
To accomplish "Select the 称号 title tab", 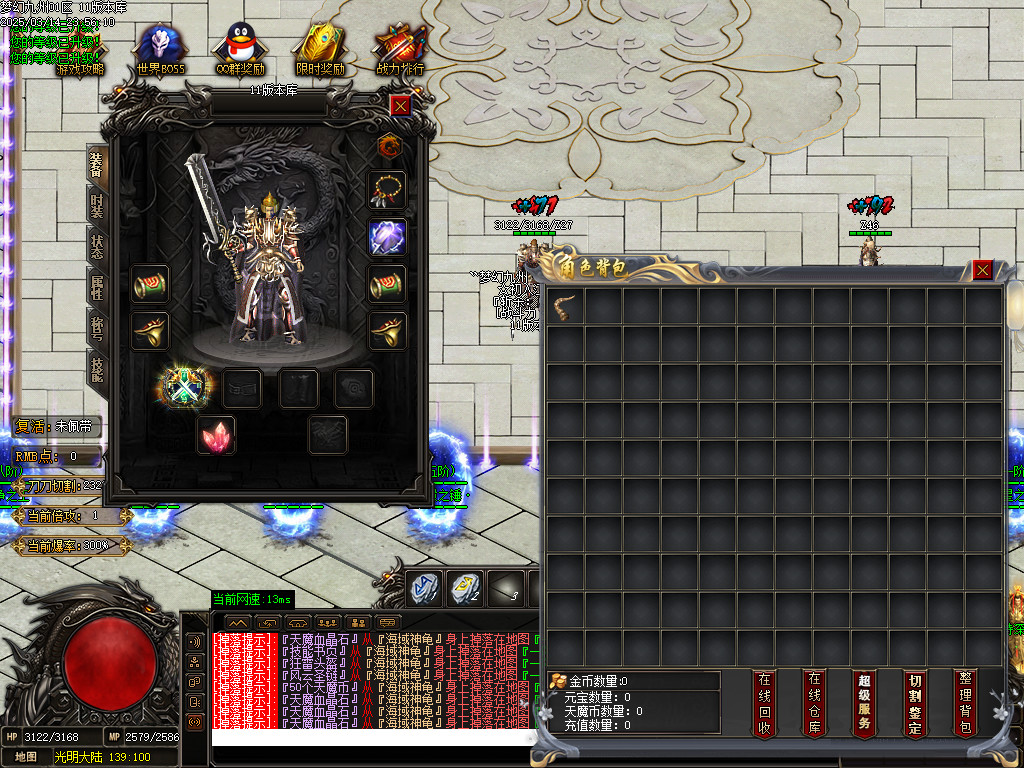I will click(96, 327).
